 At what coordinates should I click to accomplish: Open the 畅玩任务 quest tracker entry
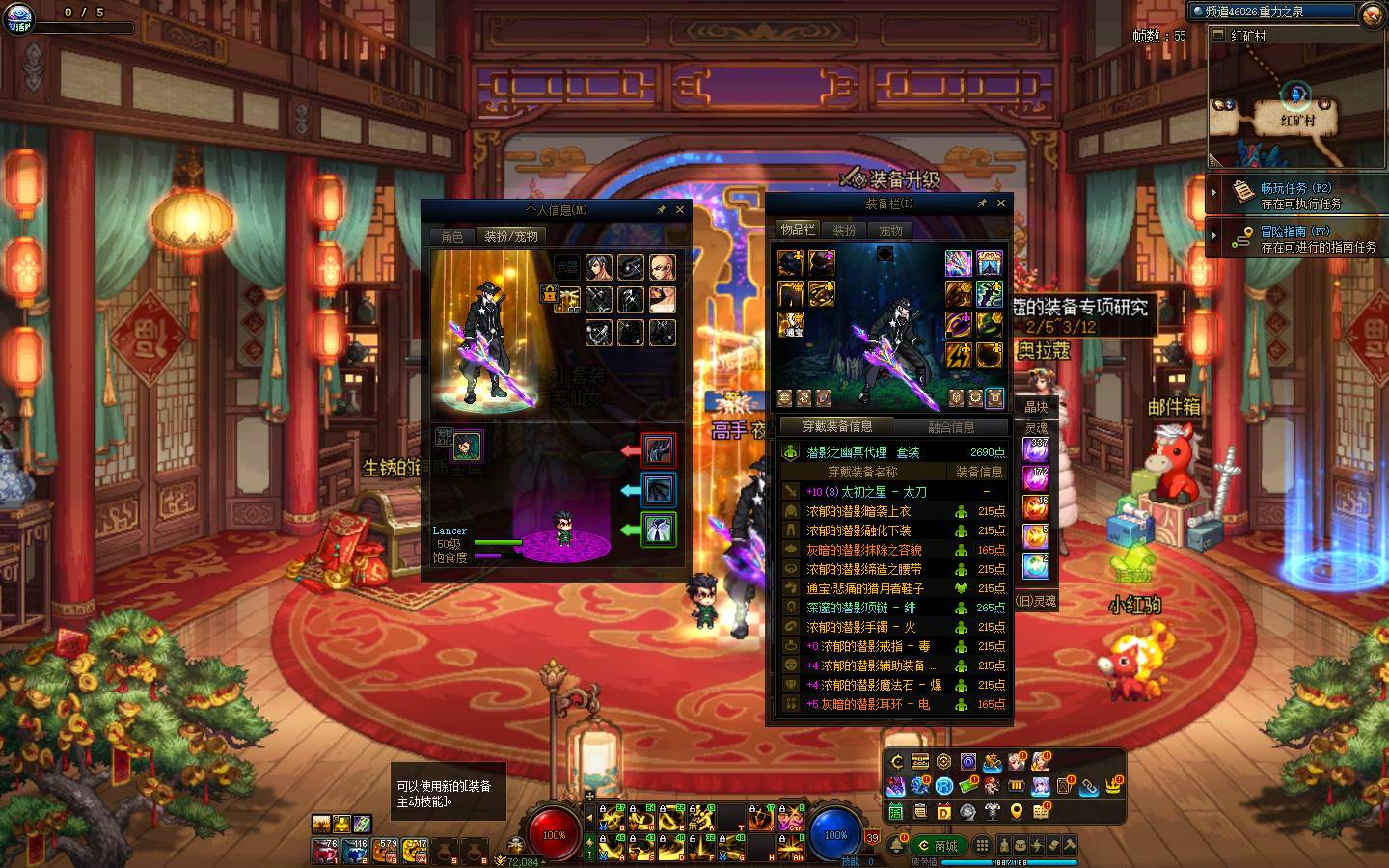tap(1295, 195)
